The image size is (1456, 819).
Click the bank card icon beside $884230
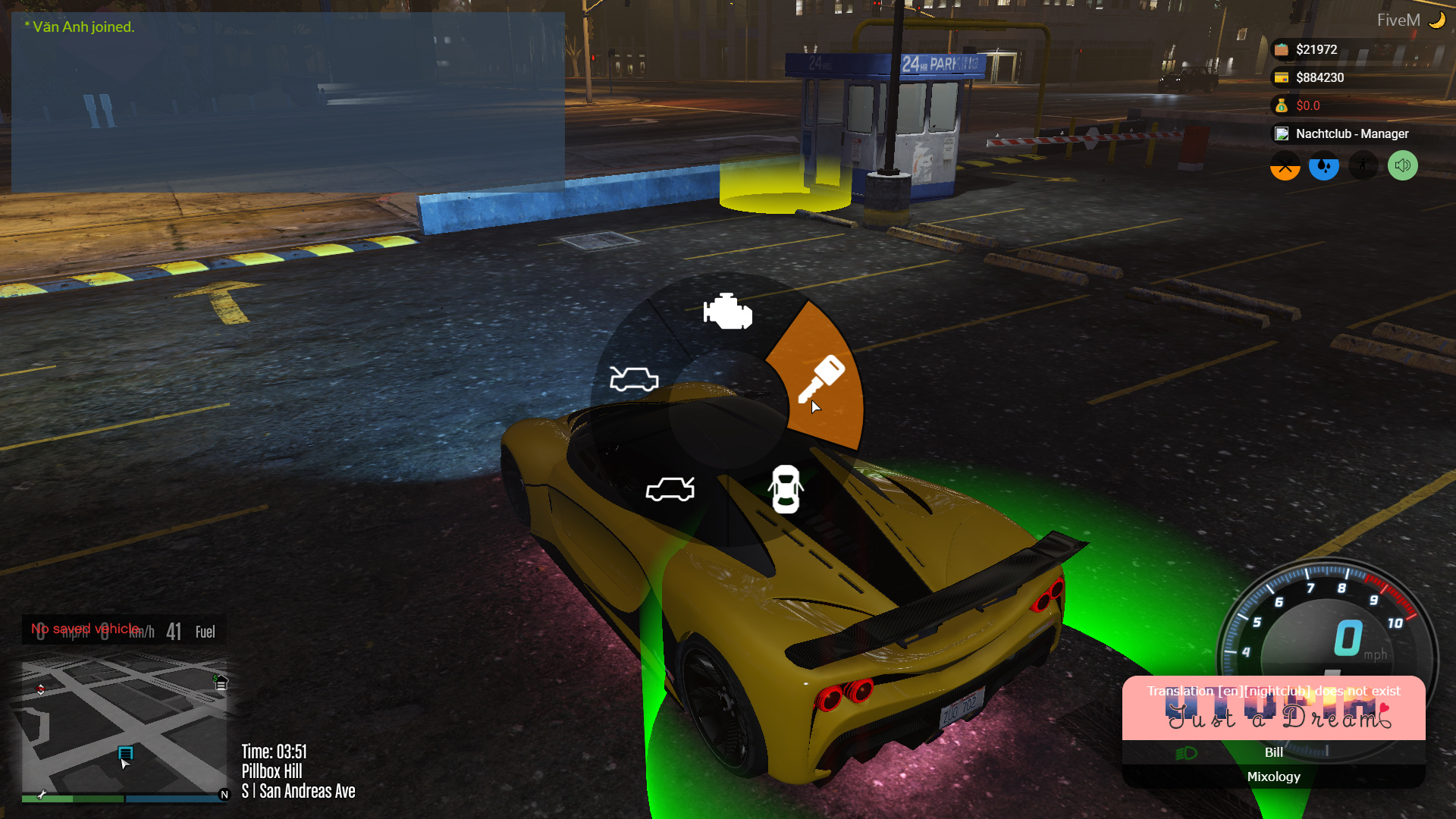point(1282,77)
